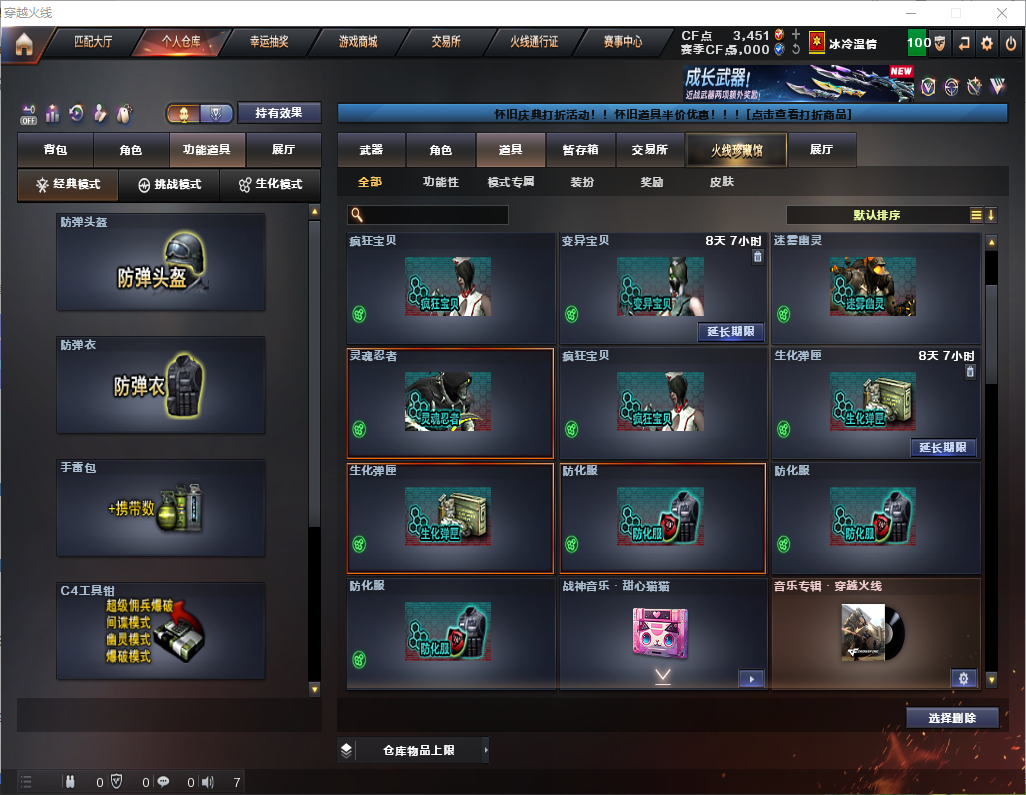This screenshot has width=1026, height=795.
Task: Close the game window
Action: coord(1001,13)
